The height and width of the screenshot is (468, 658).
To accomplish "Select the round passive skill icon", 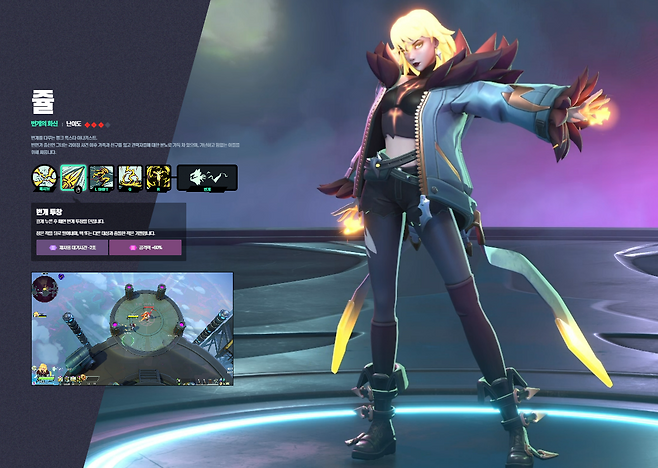I will point(44,178).
